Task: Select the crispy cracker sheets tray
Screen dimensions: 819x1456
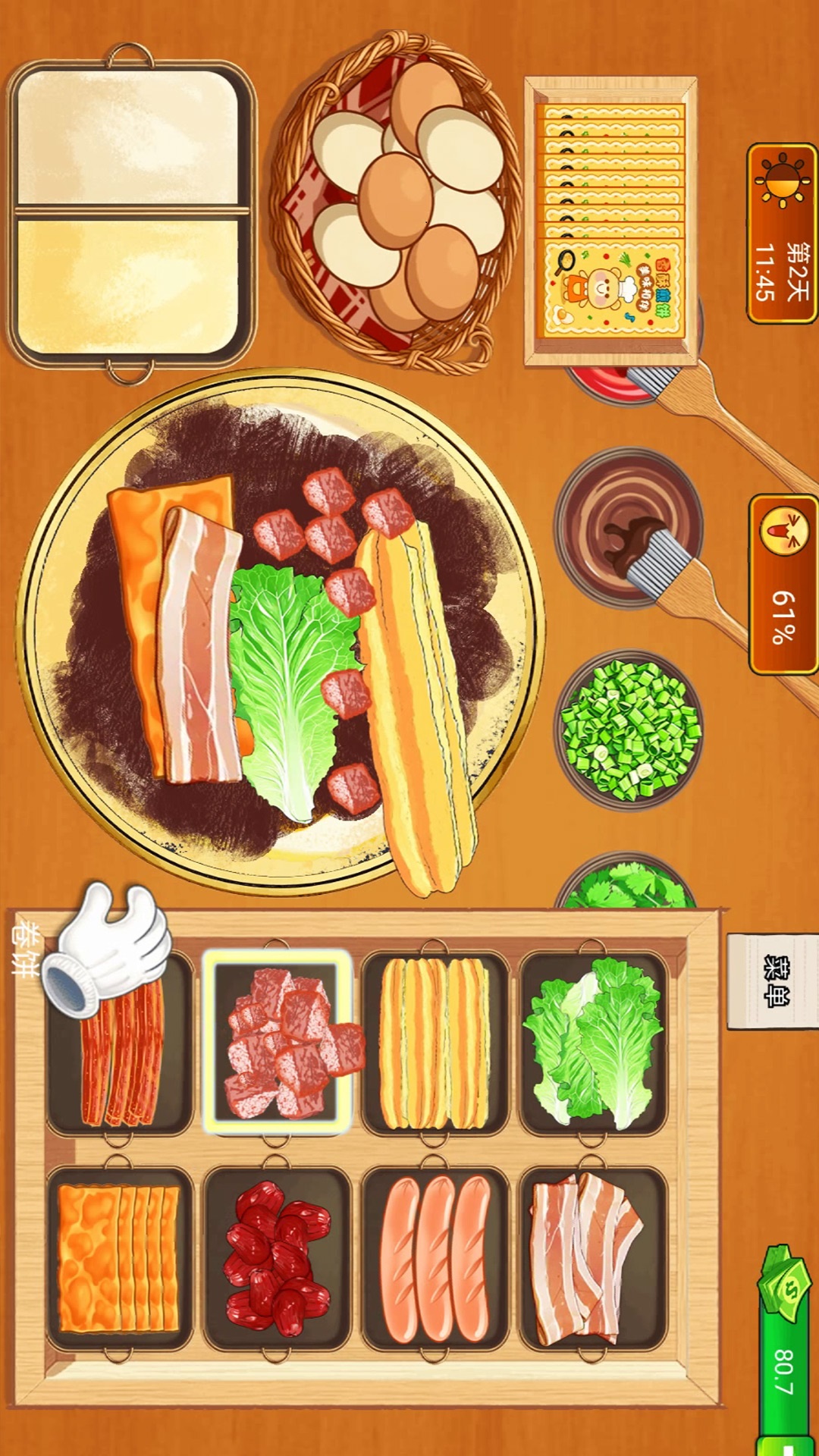Action: click(x=119, y=1258)
